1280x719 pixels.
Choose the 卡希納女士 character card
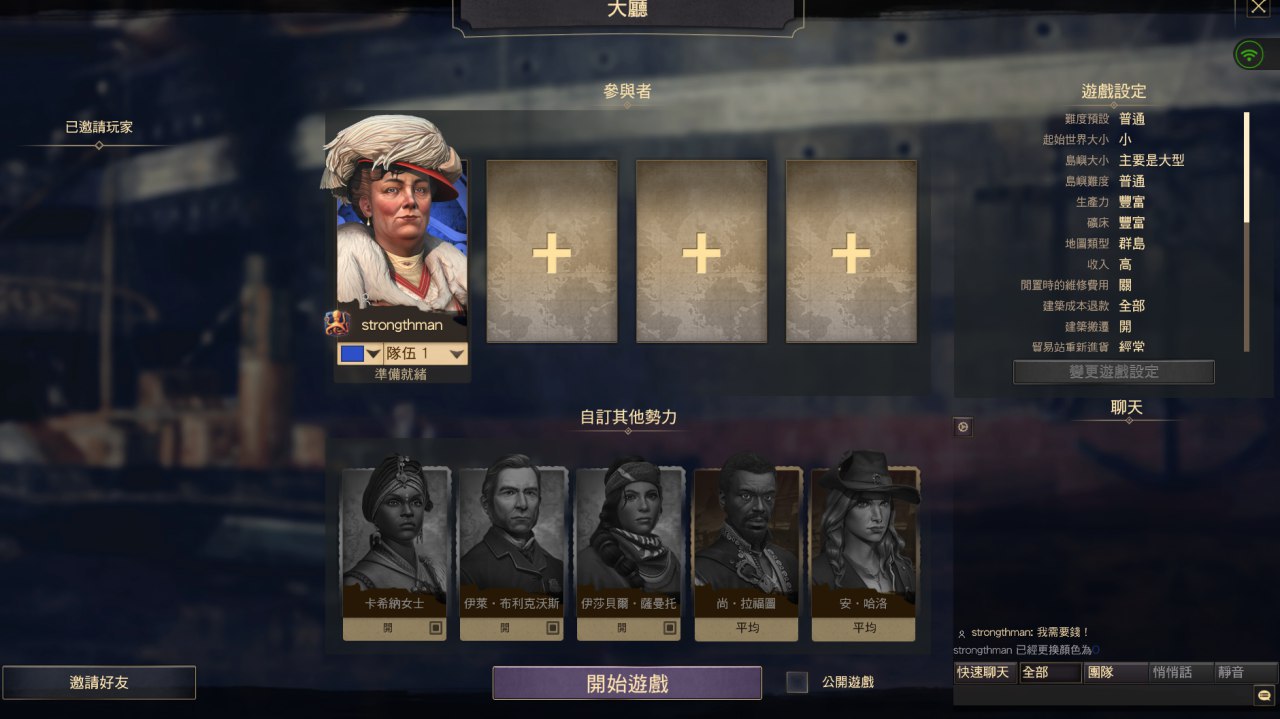[395, 540]
